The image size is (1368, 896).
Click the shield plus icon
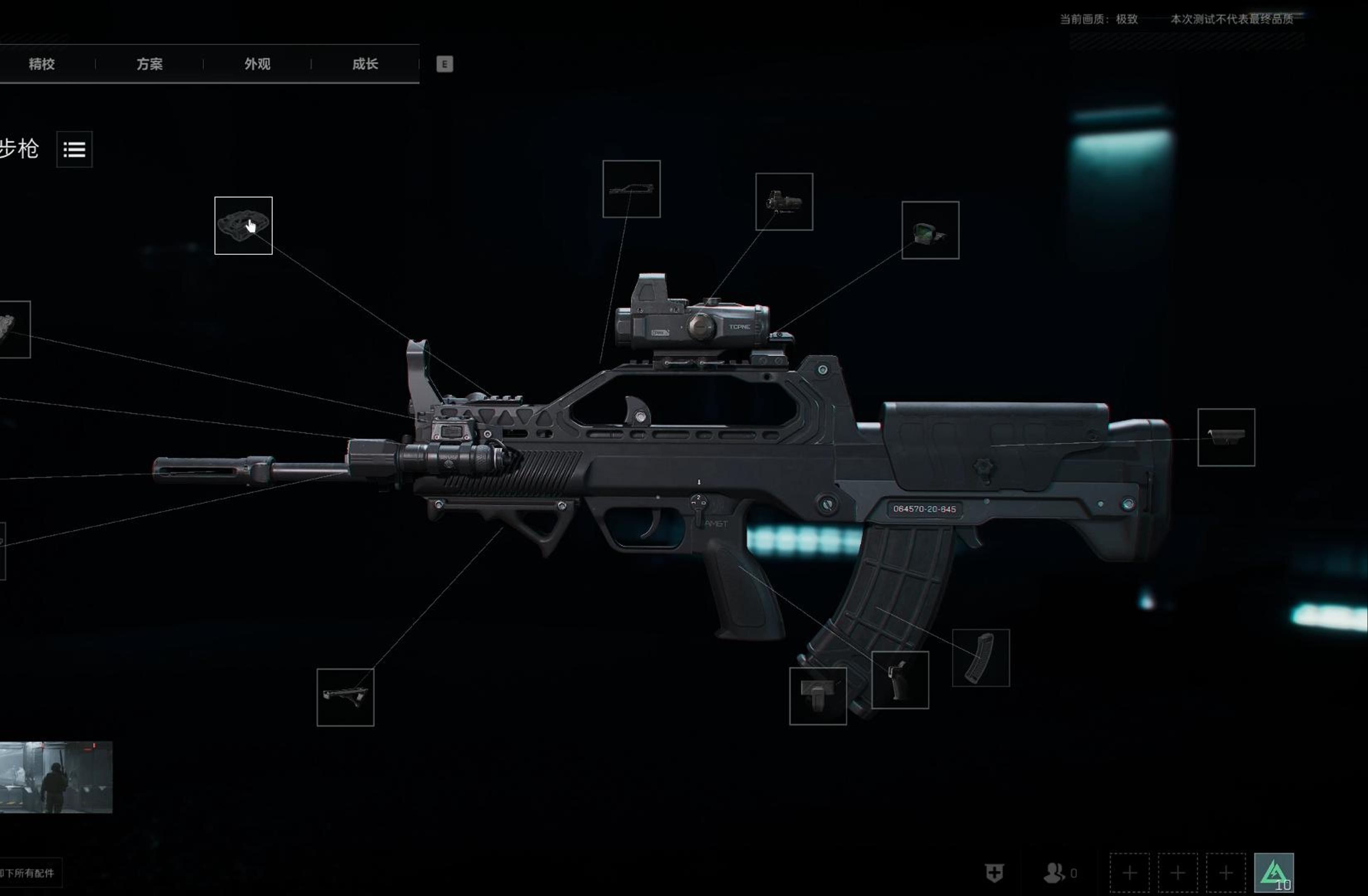(x=995, y=873)
